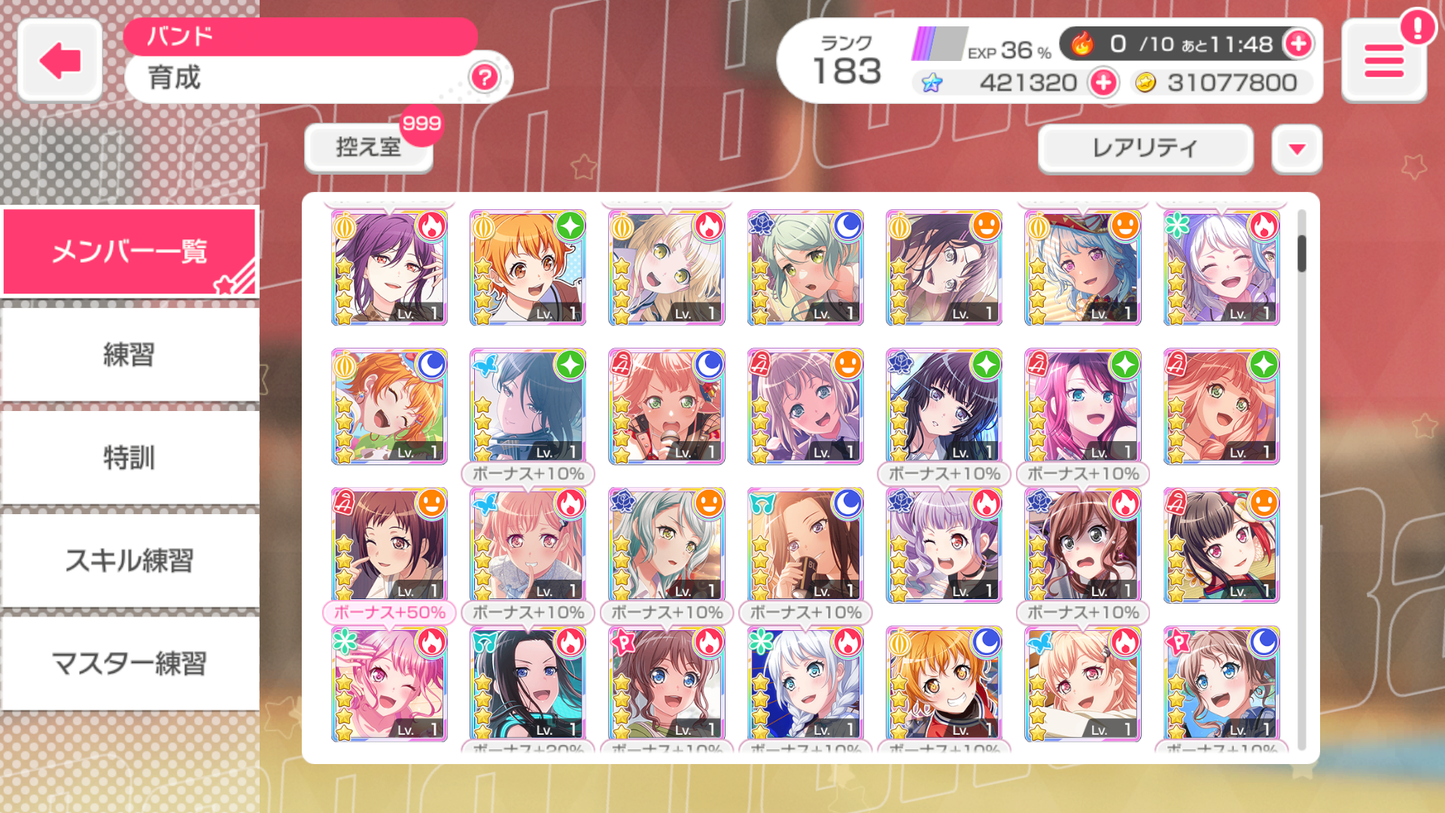Open the レアリティ sort dropdown
This screenshot has height=813, width=1445.
(1144, 148)
